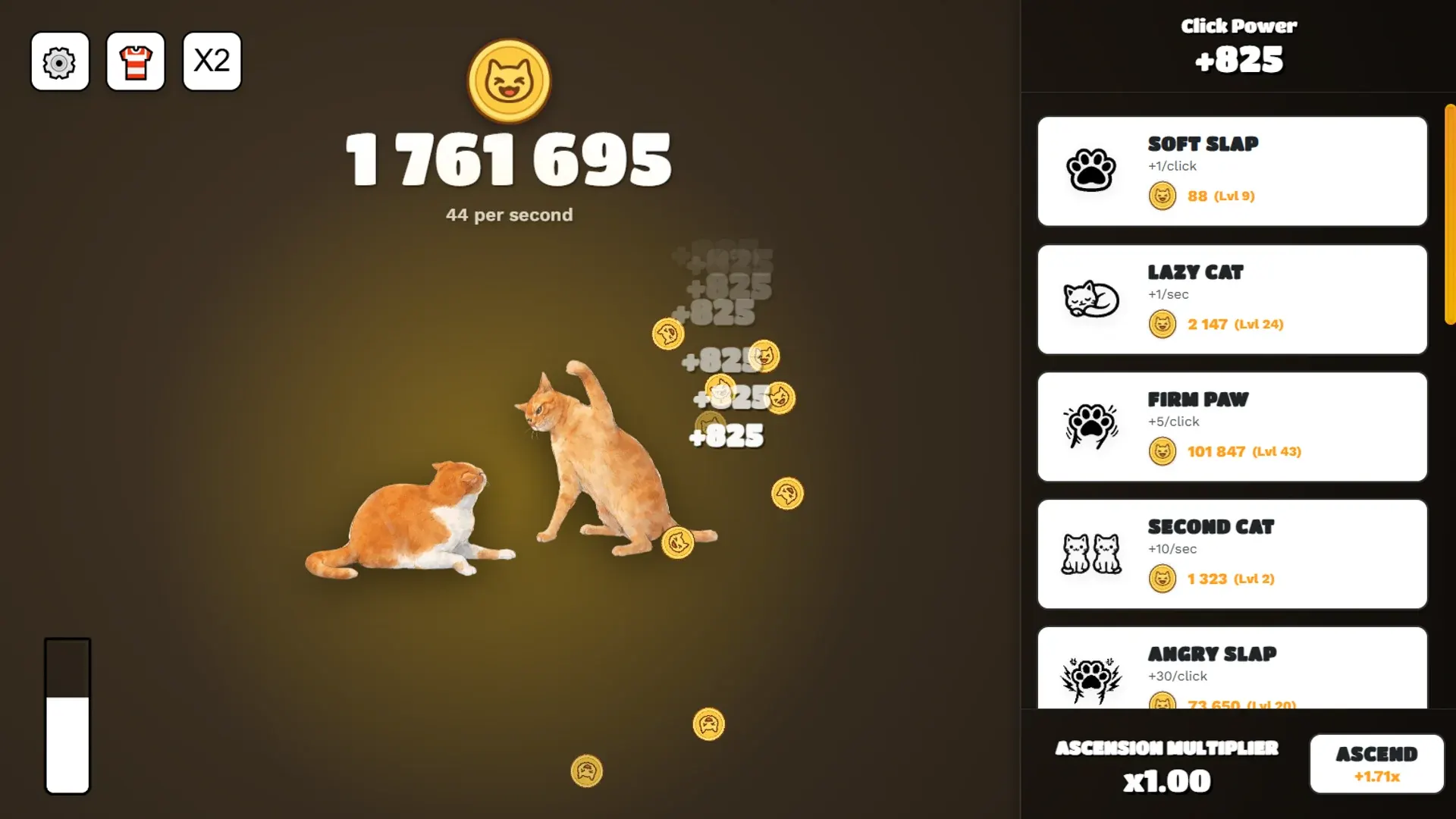Select the Soft Slap paw icon

1090,171
